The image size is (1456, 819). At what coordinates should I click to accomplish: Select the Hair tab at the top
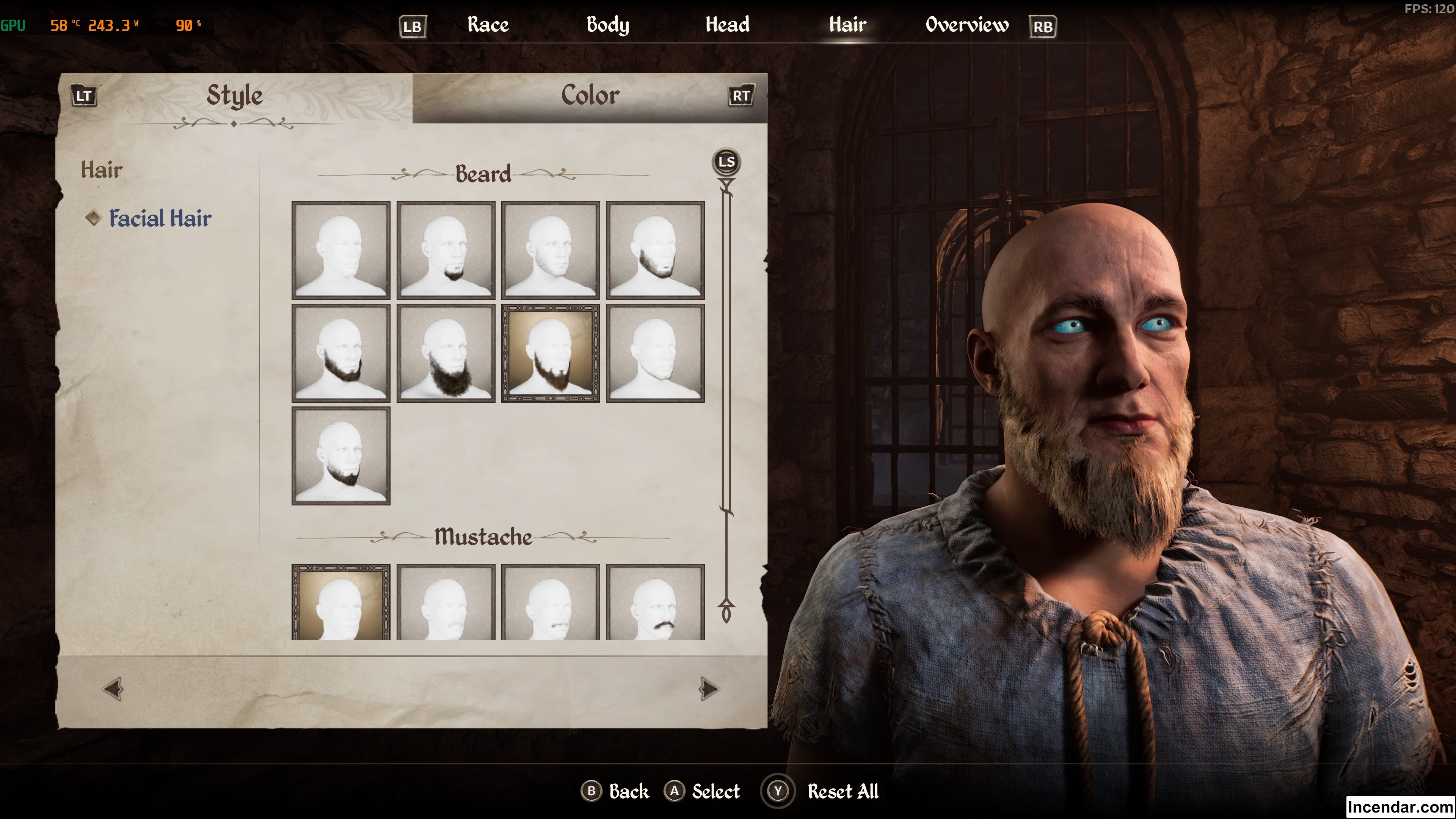click(847, 25)
